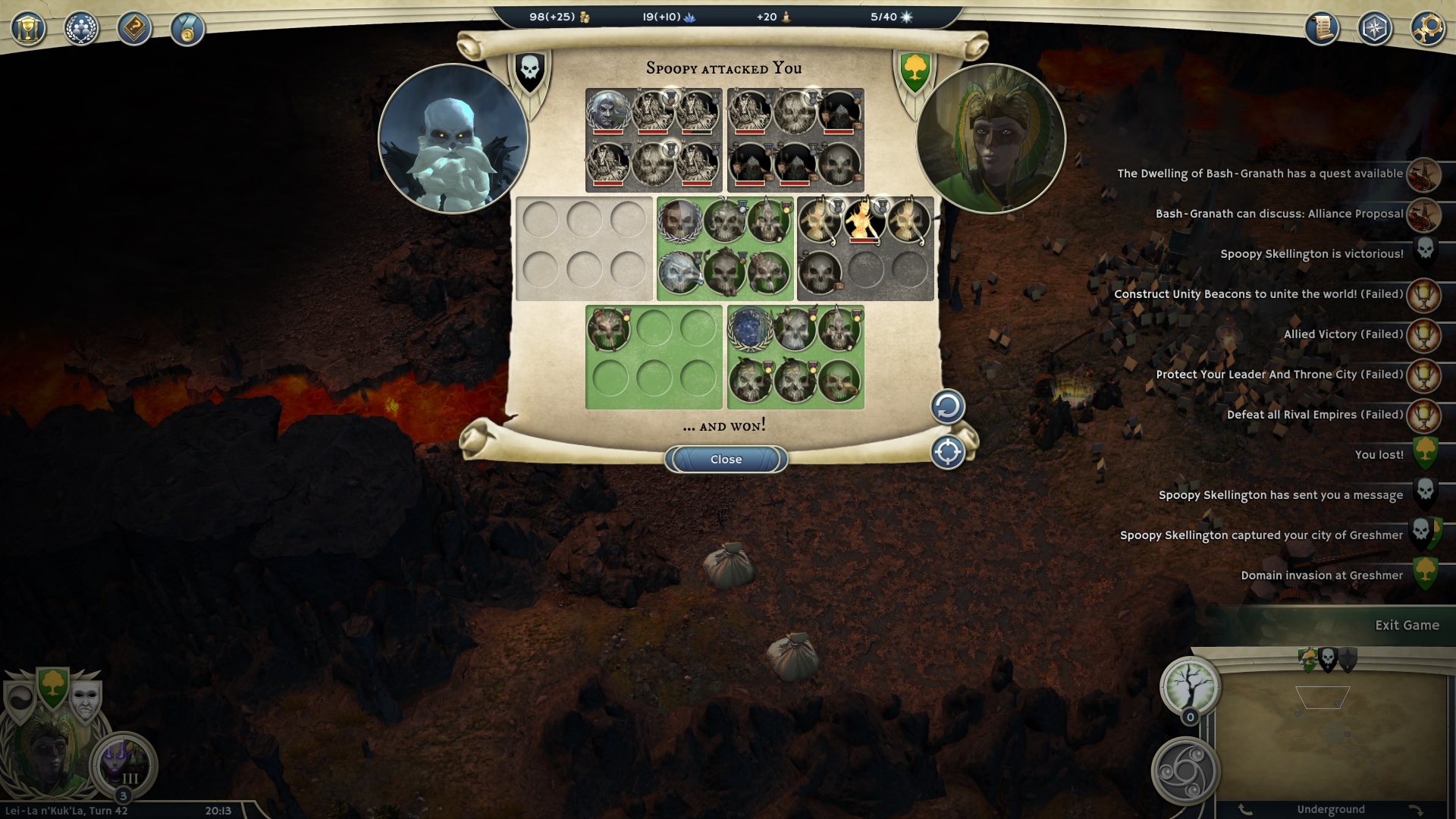The image size is (1456, 819).
Task: Open Bash-Granath Alliance Proposal notification
Action: pos(1279,214)
